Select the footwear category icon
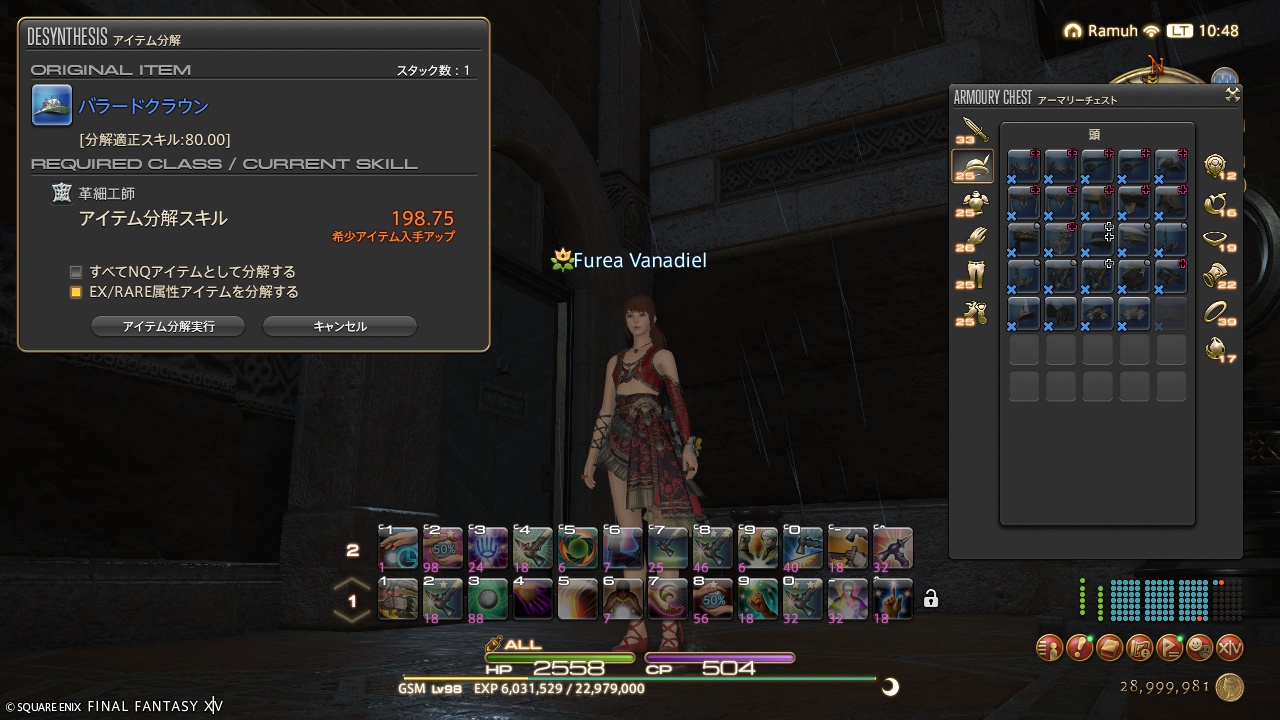The height and width of the screenshot is (720, 1280). [x=971, y=308]
